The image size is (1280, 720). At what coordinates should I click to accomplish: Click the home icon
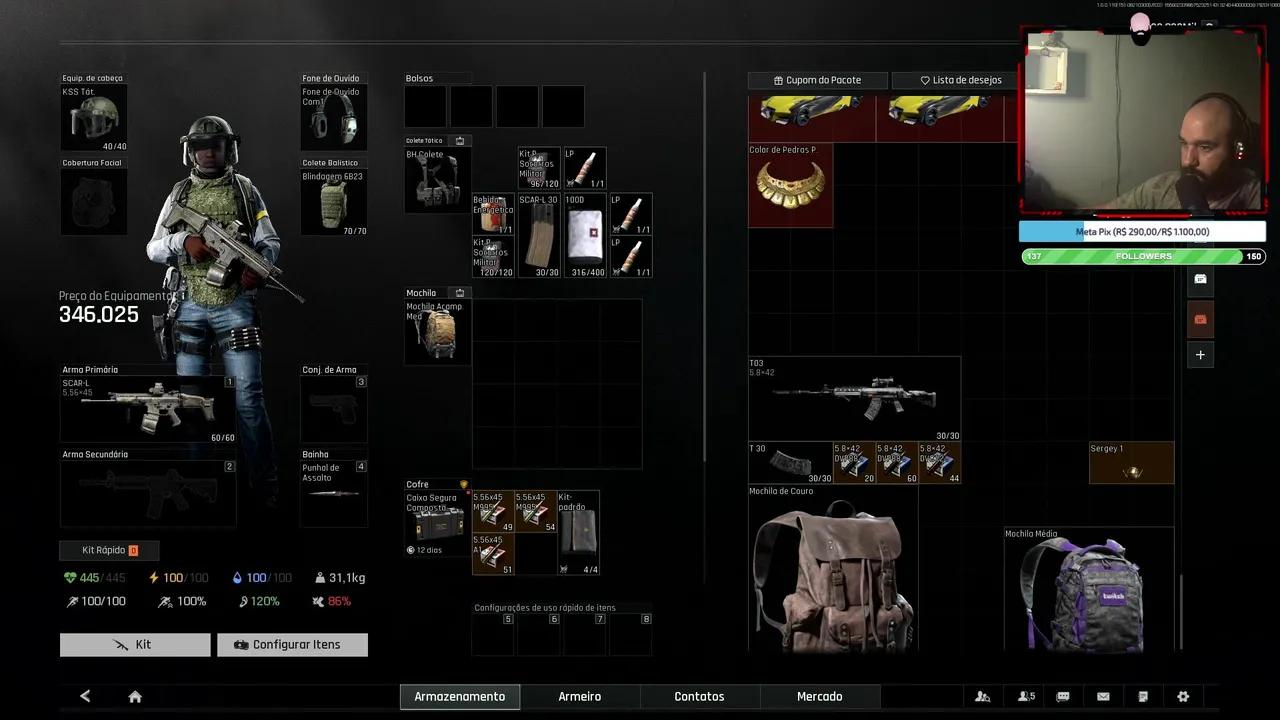click(x=135, y=696)
